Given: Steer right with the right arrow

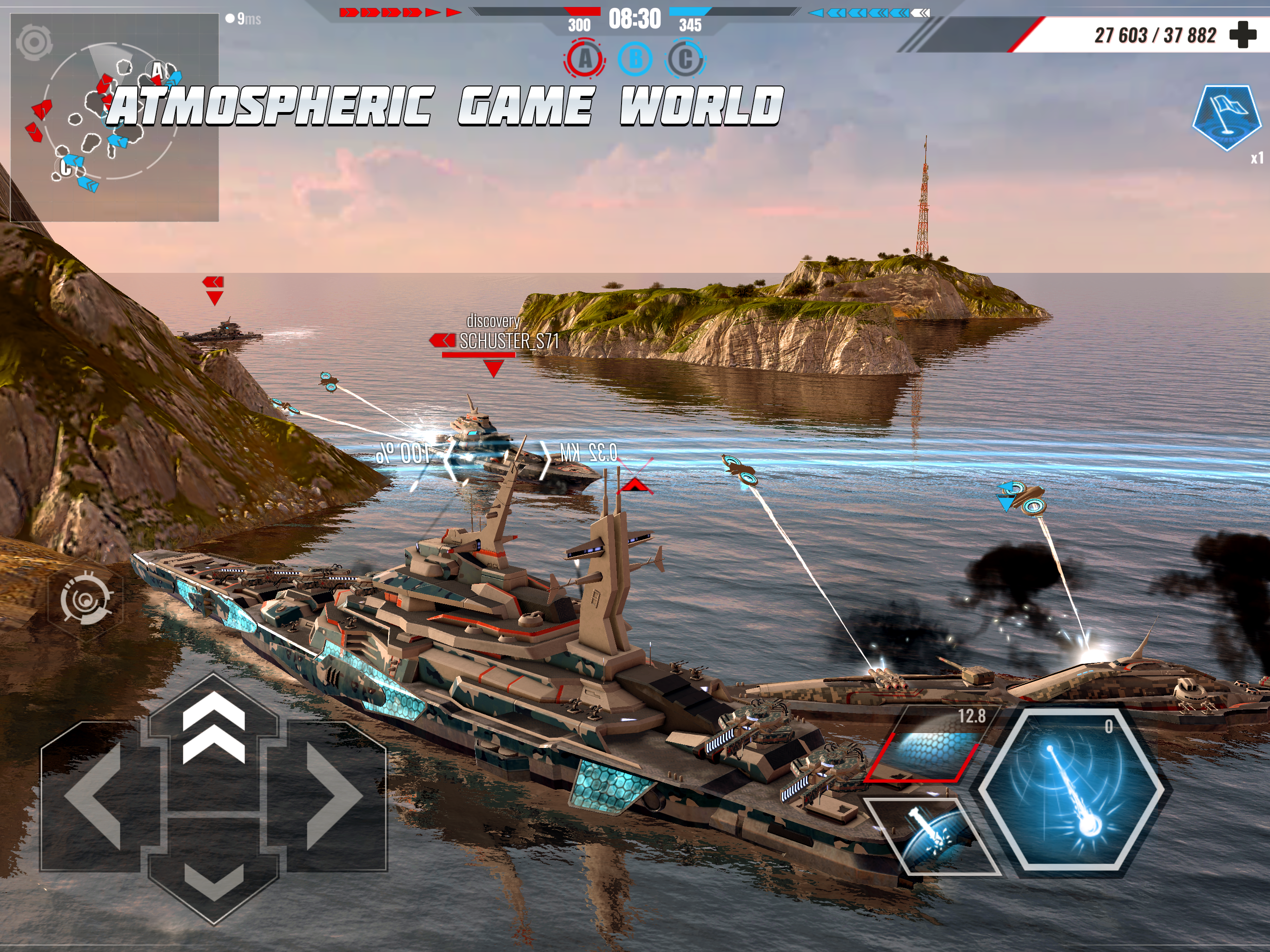Looking at the screenshot, I should point(334,796).
